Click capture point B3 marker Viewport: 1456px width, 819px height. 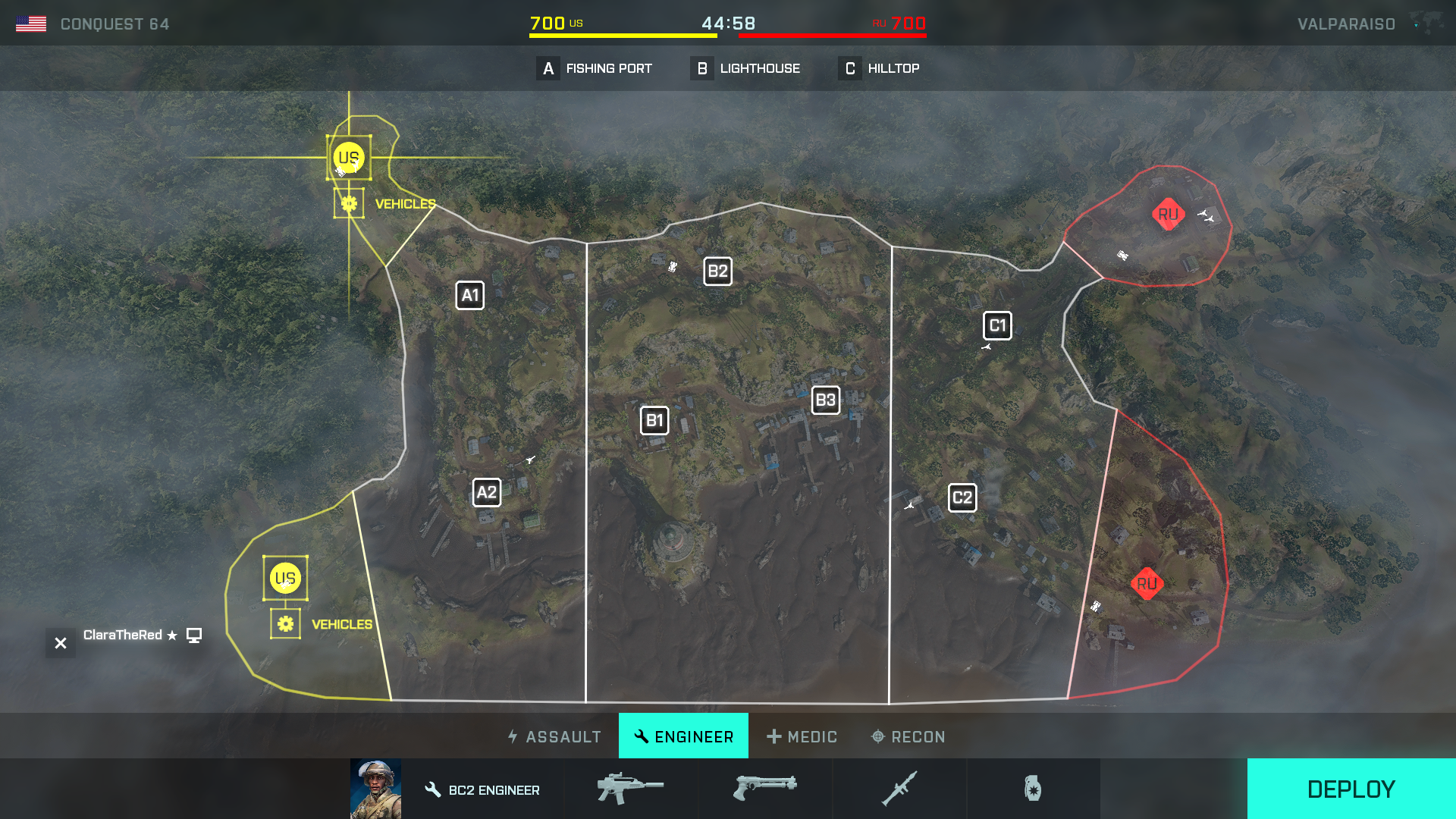coord(825,400)
